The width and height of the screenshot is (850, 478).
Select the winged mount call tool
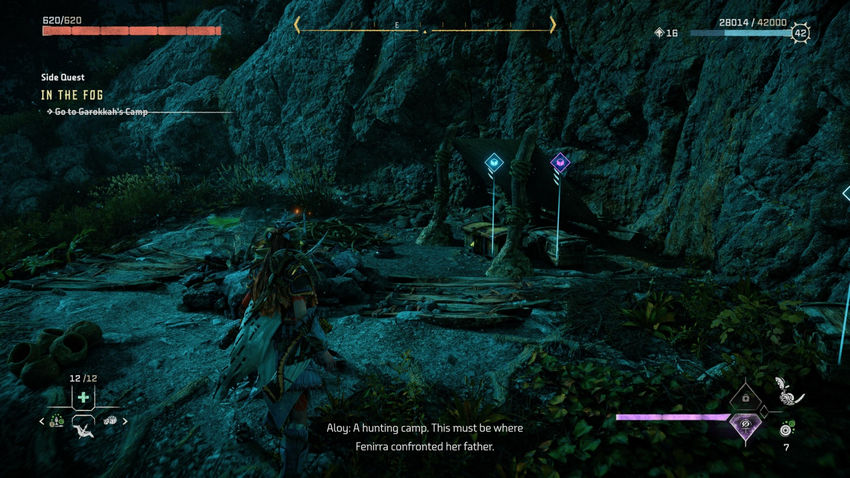pyautogui.click(x=83, y=433)
